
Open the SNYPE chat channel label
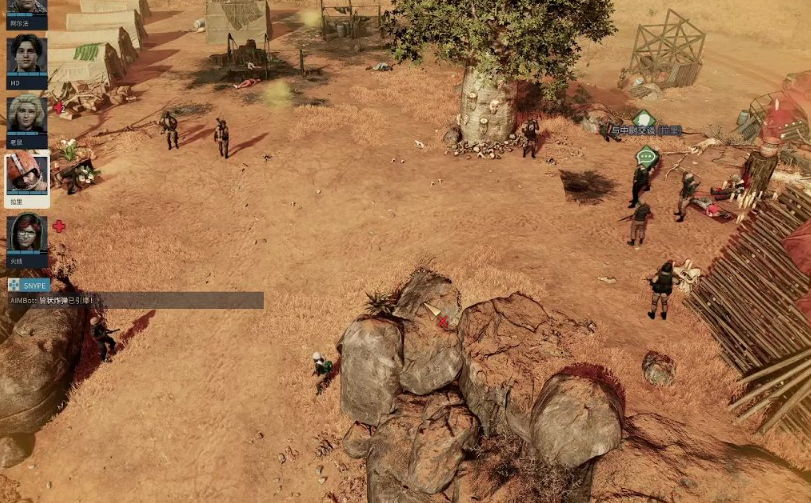click(x=29, y=285)
